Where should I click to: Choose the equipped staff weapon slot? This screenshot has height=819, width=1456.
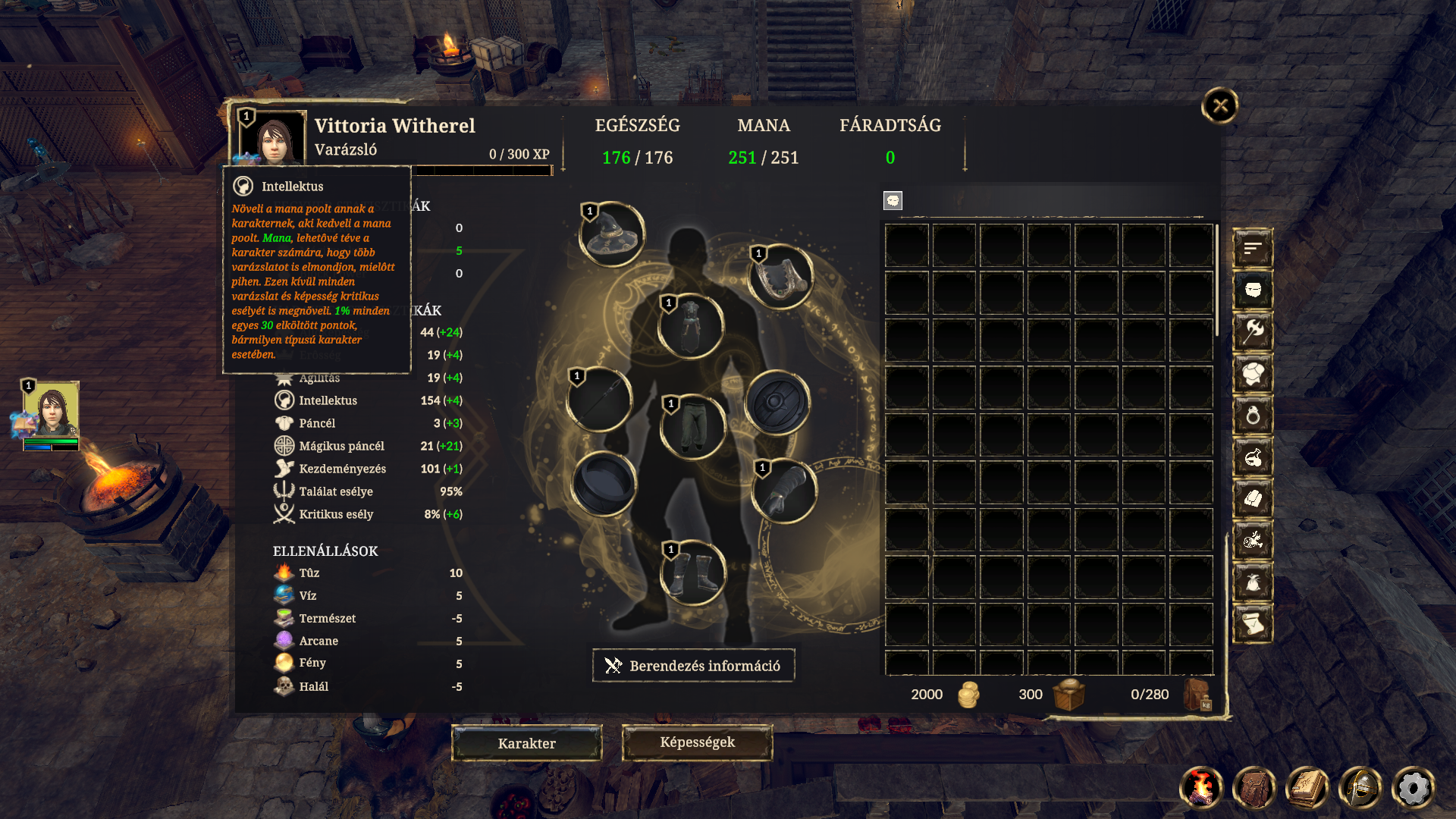599,399
